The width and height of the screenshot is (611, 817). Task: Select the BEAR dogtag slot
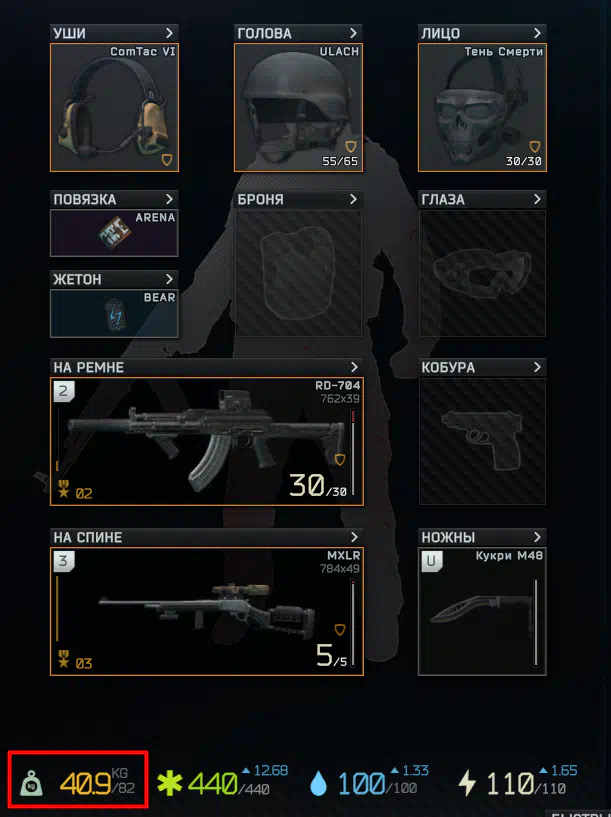point(114,312)
